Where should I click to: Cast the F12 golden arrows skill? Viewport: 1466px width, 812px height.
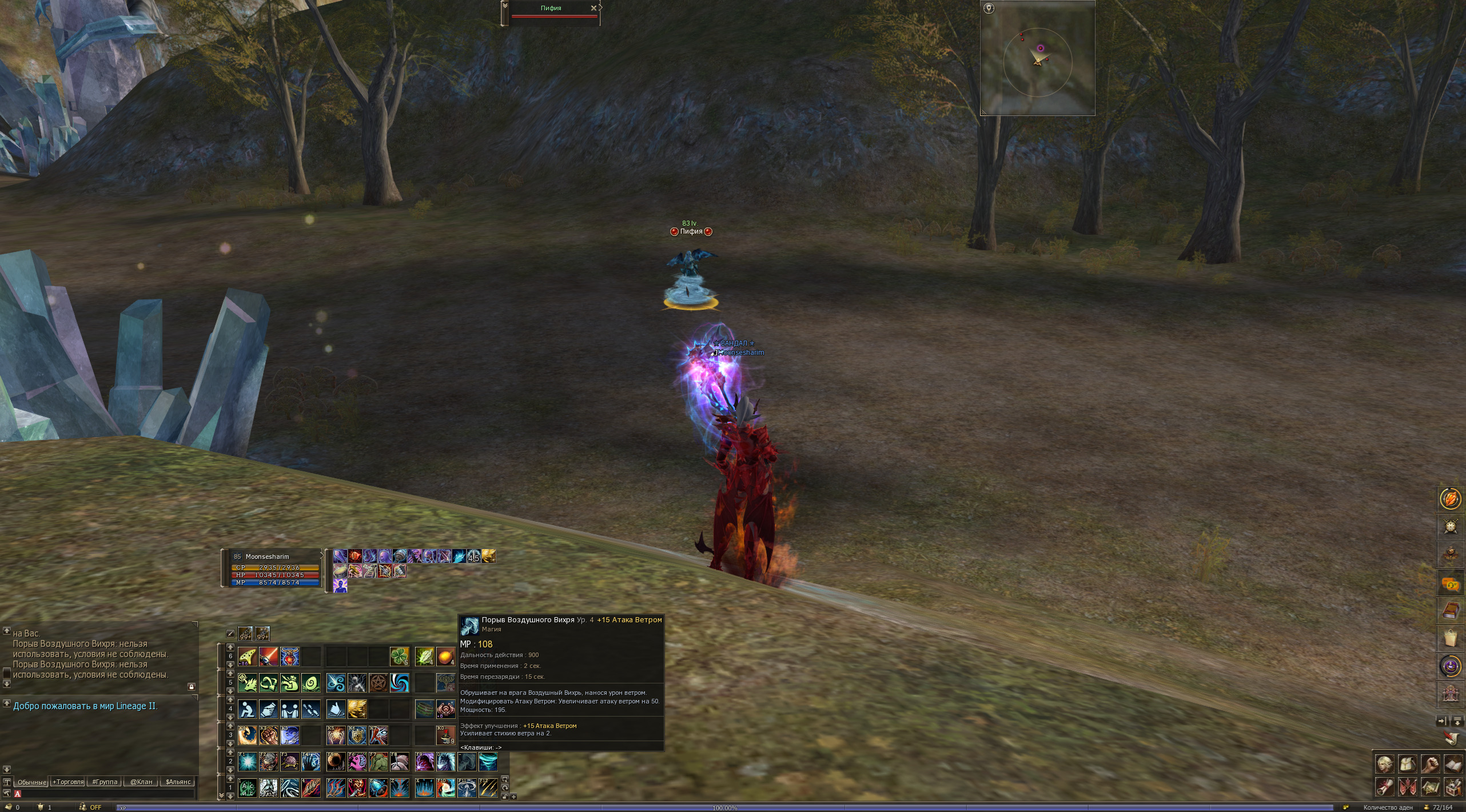click(488, 788)
